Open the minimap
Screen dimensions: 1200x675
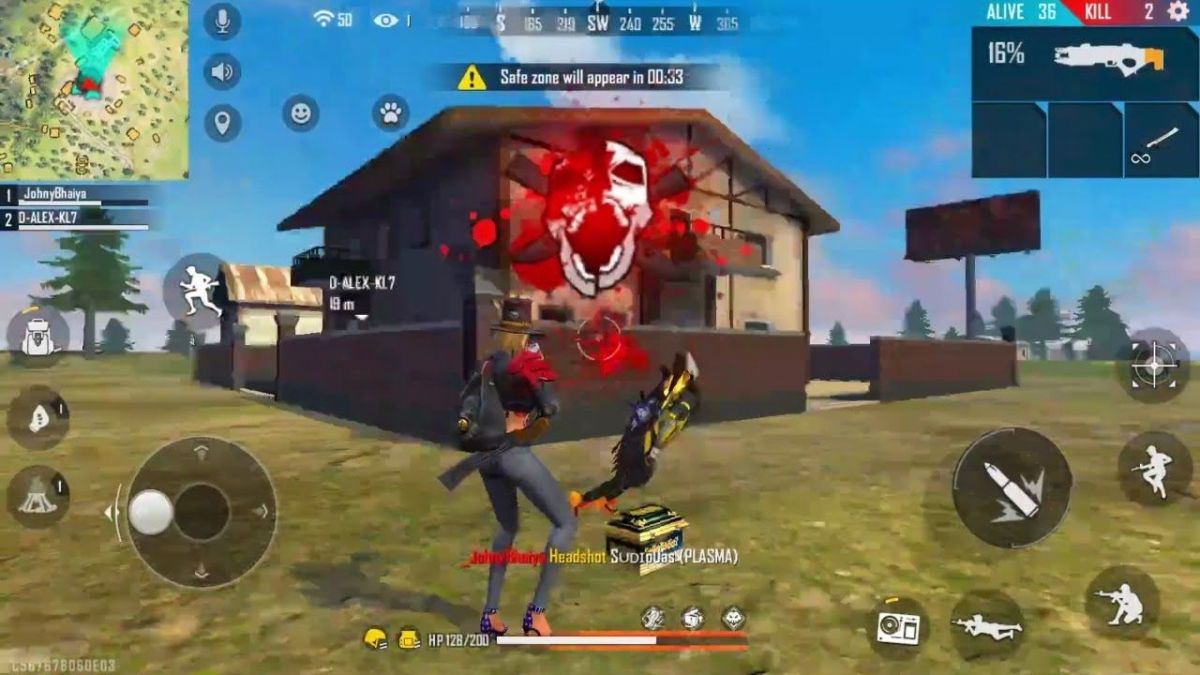coord(93,88)
